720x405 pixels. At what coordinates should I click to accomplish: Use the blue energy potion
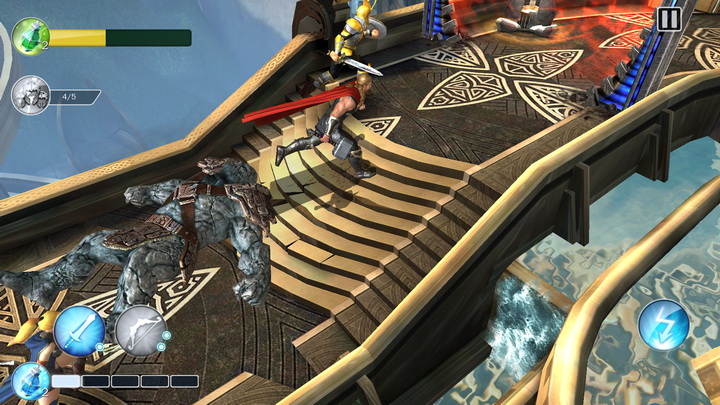point(28,381)
